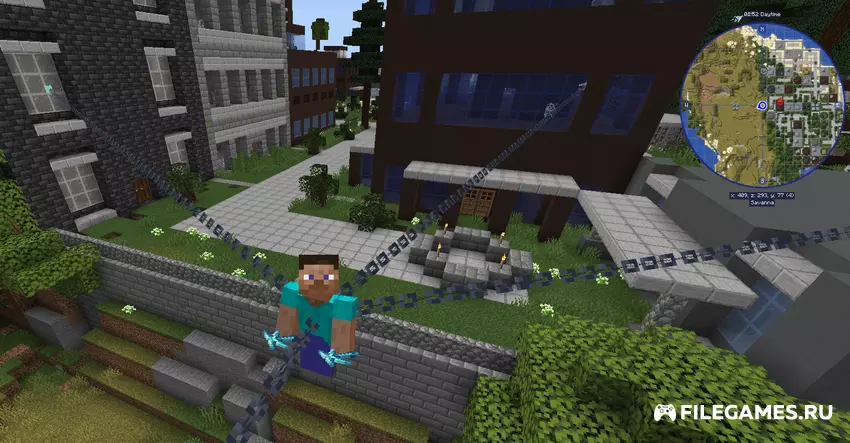Select the red marker on the minimap
This screenshot has width=850, height=443.
[x=782, y=102]
